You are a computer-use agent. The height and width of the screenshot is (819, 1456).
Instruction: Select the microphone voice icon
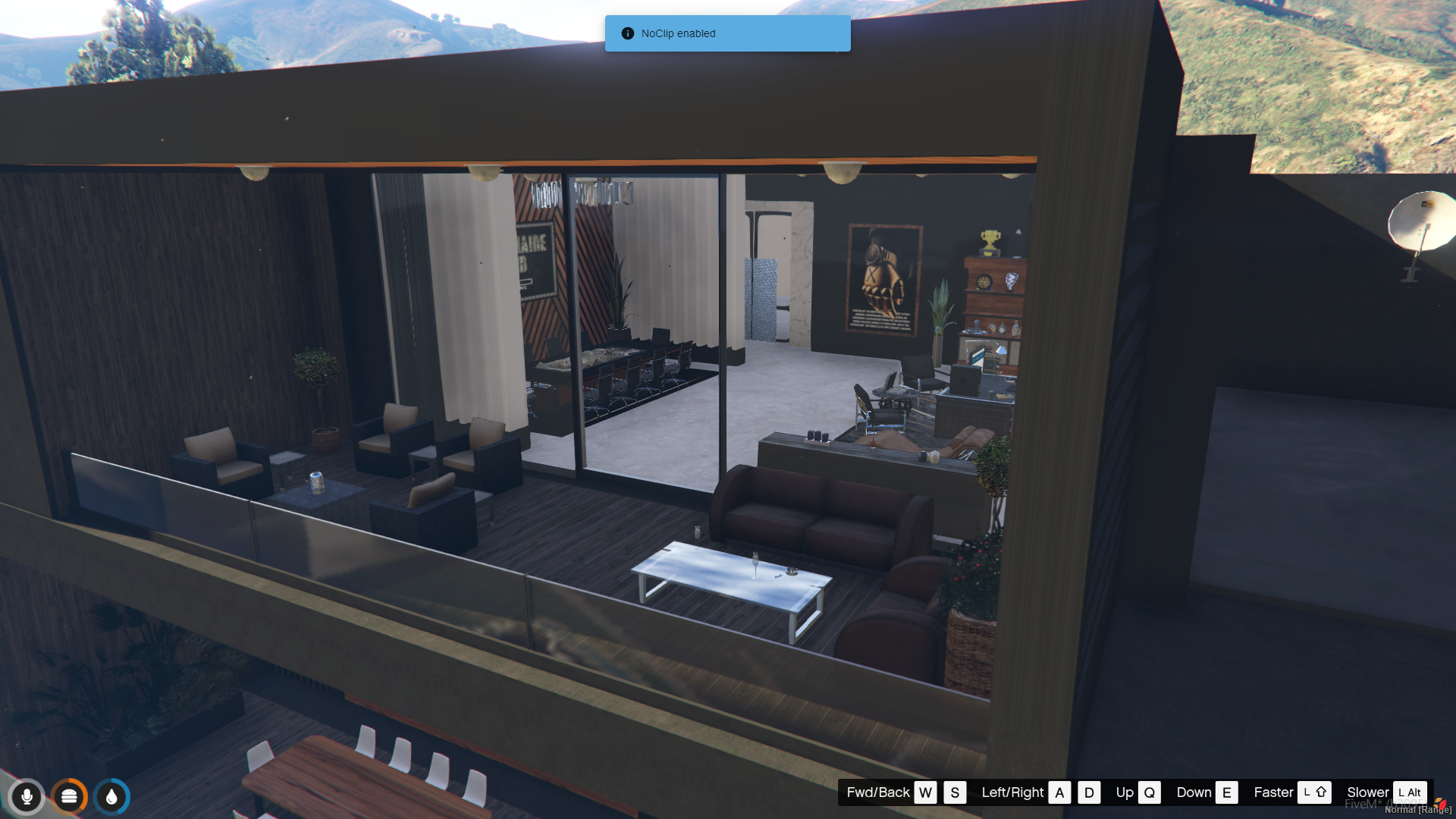tap(27, 797)
